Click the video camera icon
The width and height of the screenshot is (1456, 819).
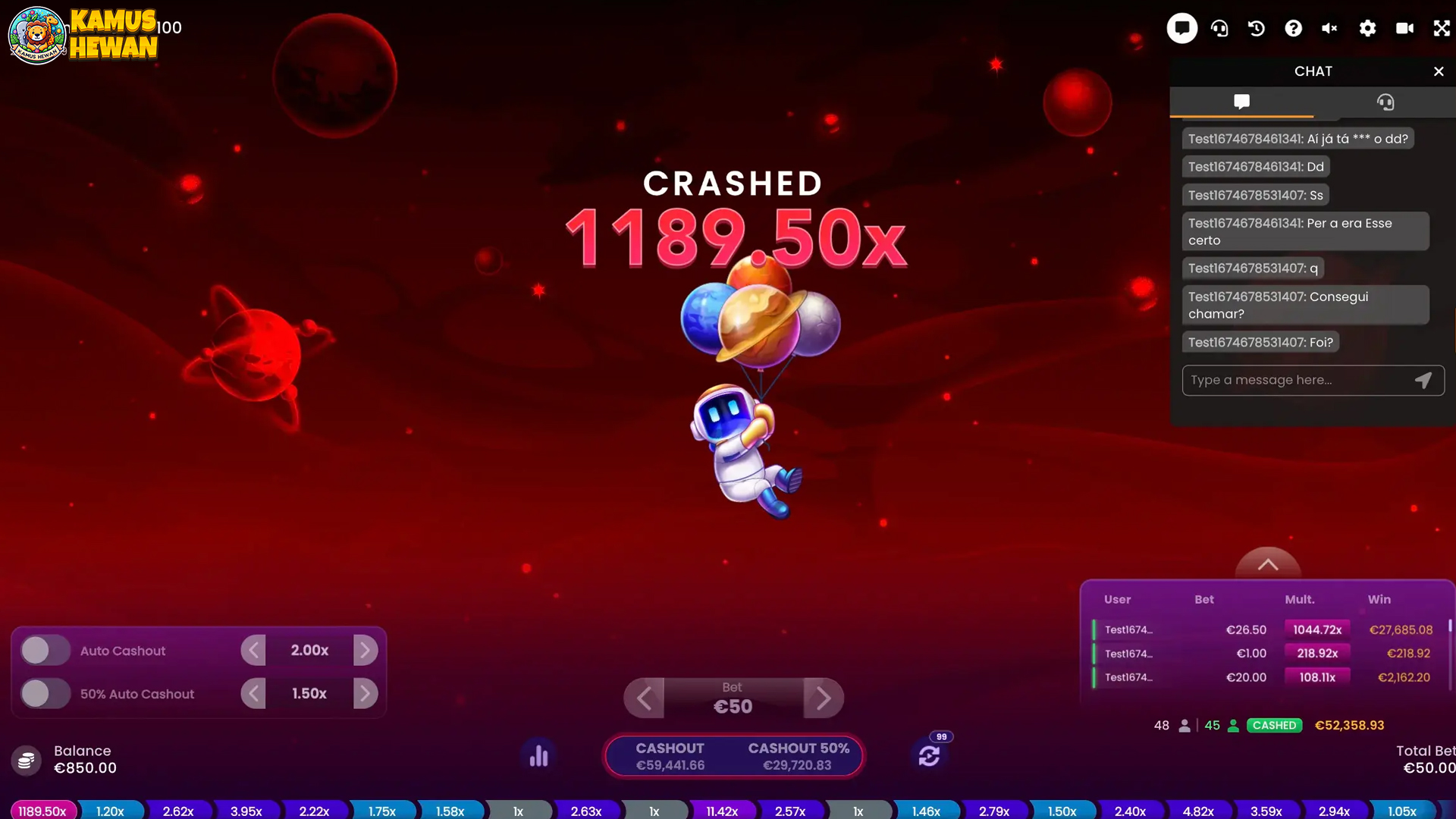tap(1404, 28)
